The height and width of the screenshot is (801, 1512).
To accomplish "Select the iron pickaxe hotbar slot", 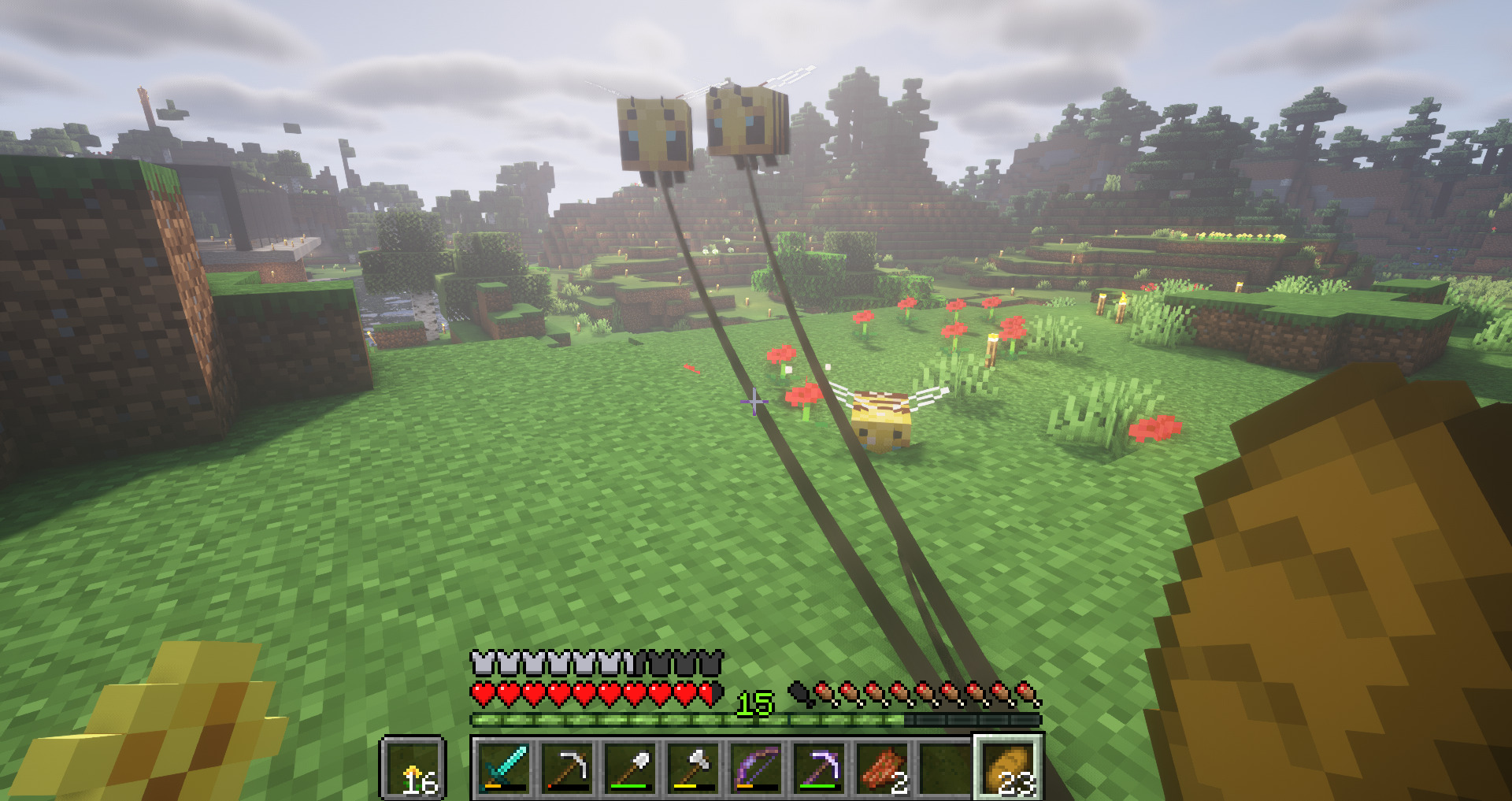I will click(568, 766).
